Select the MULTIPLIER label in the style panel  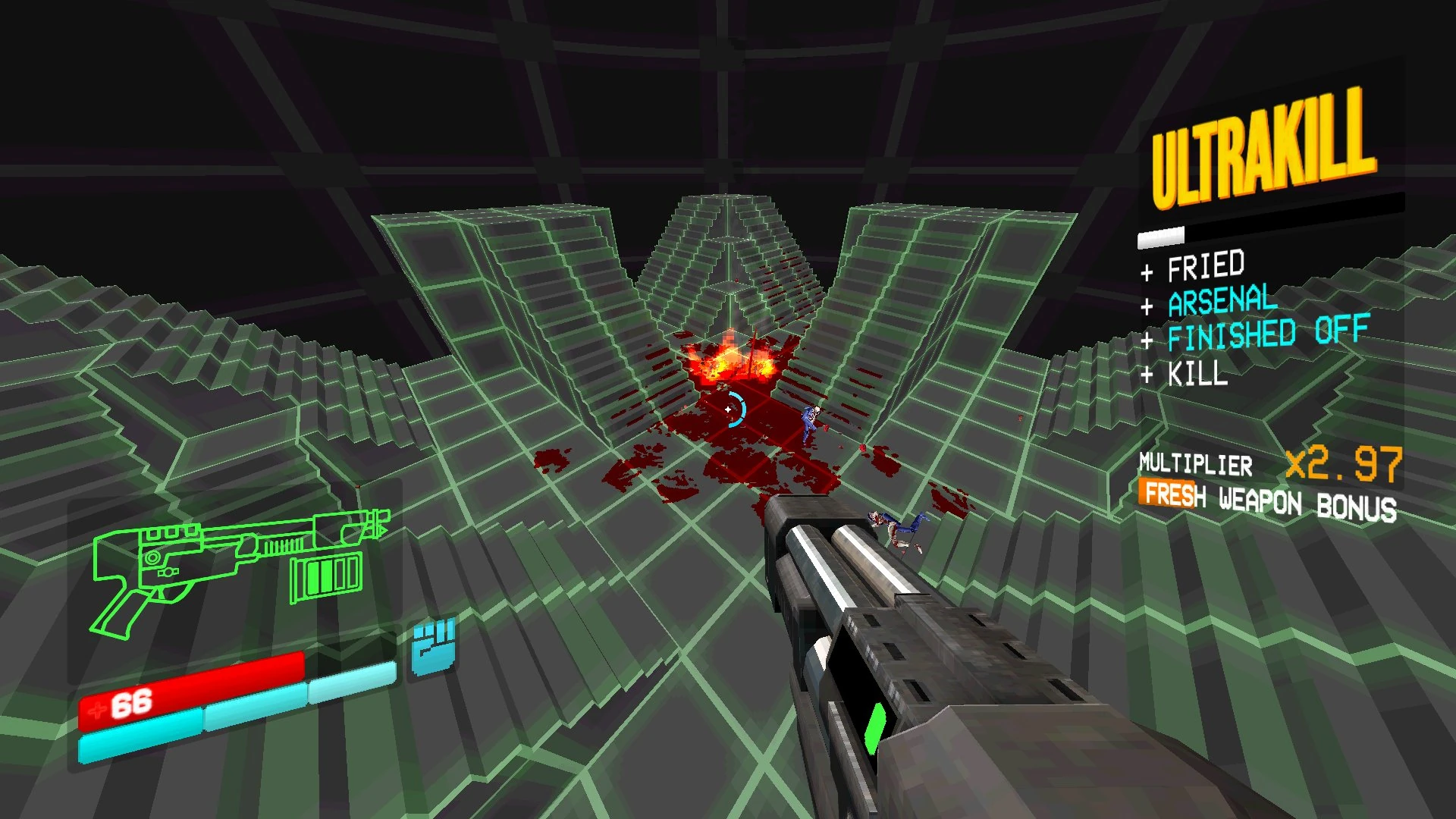tap(1197, 466)
